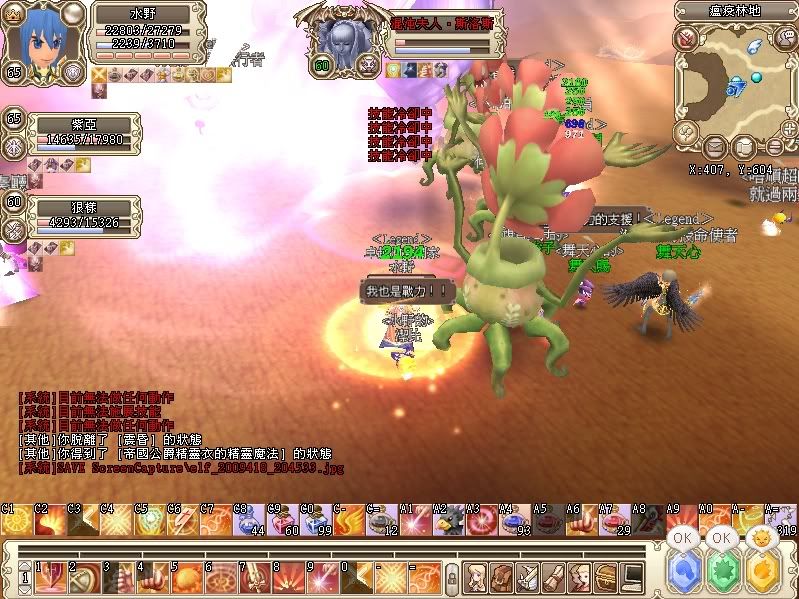Click the green OK gem button

721,574
